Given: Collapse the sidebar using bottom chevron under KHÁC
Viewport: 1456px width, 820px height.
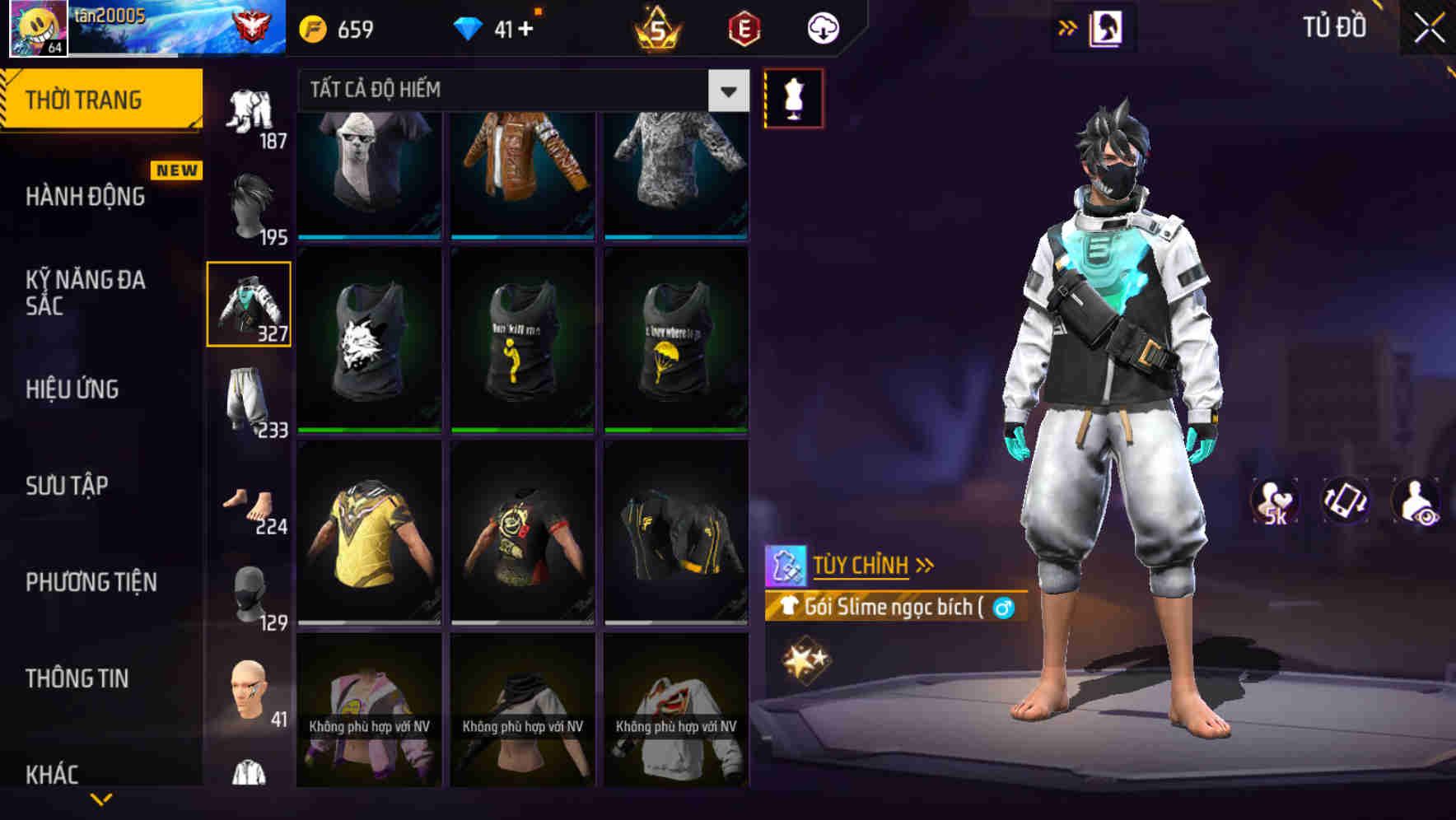Looking at the screenshot, I should pos(102,798).
